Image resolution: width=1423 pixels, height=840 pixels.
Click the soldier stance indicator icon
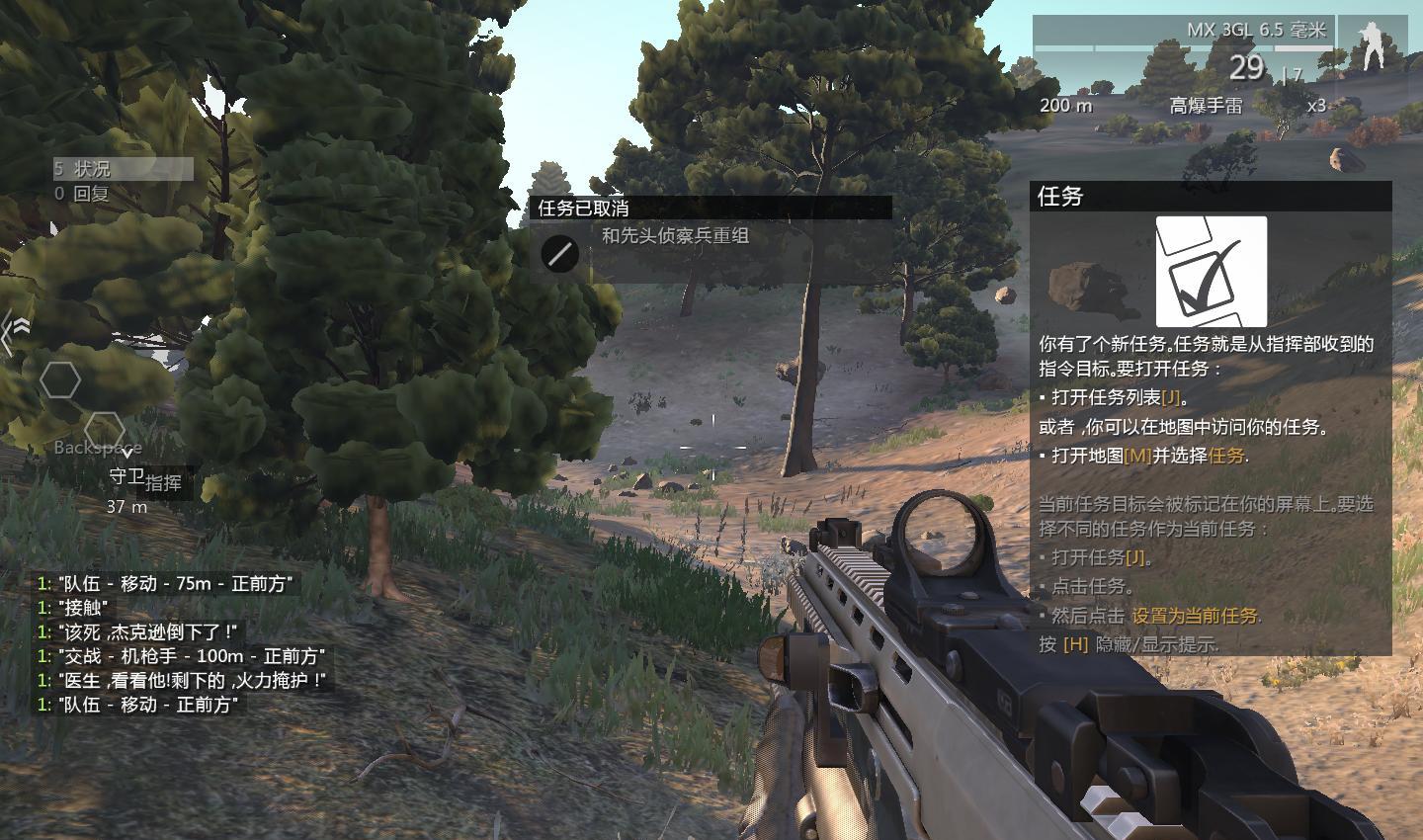click(1372, 45)
